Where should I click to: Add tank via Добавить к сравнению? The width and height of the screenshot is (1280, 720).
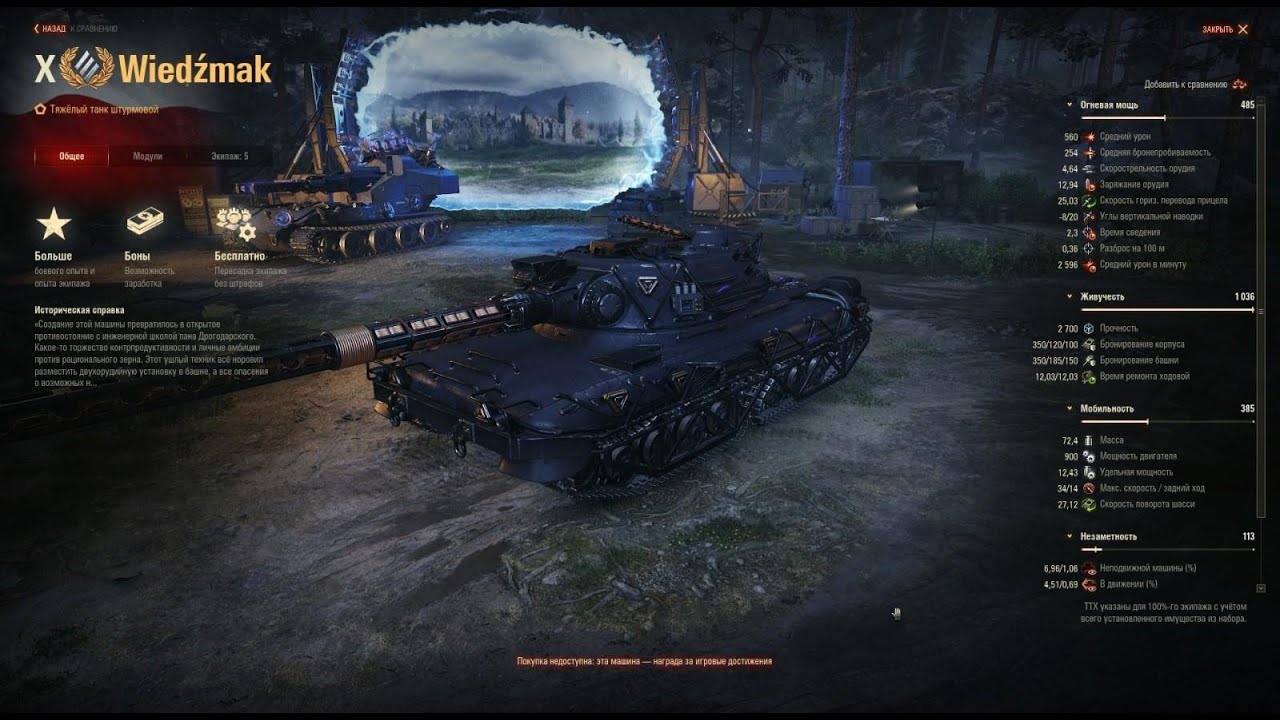coord(1195,84)
